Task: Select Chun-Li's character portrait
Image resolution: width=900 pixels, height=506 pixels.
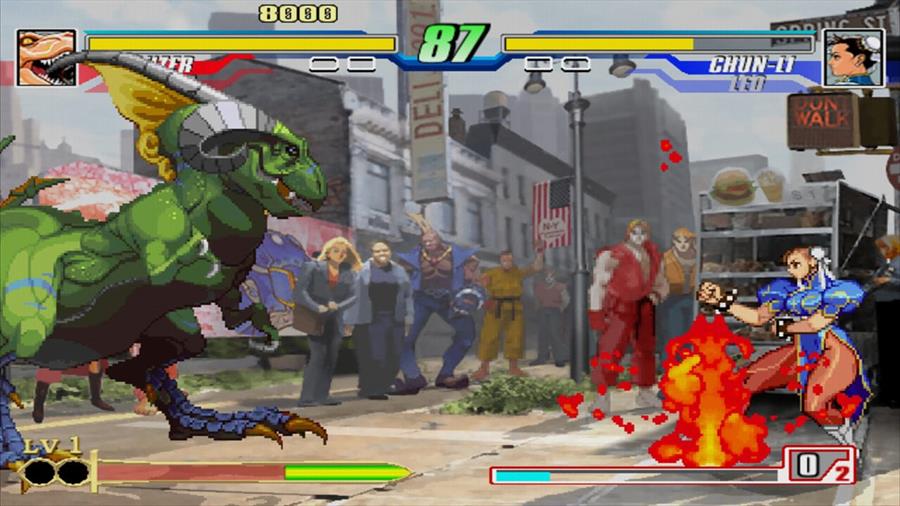Action: click(853, 58)
